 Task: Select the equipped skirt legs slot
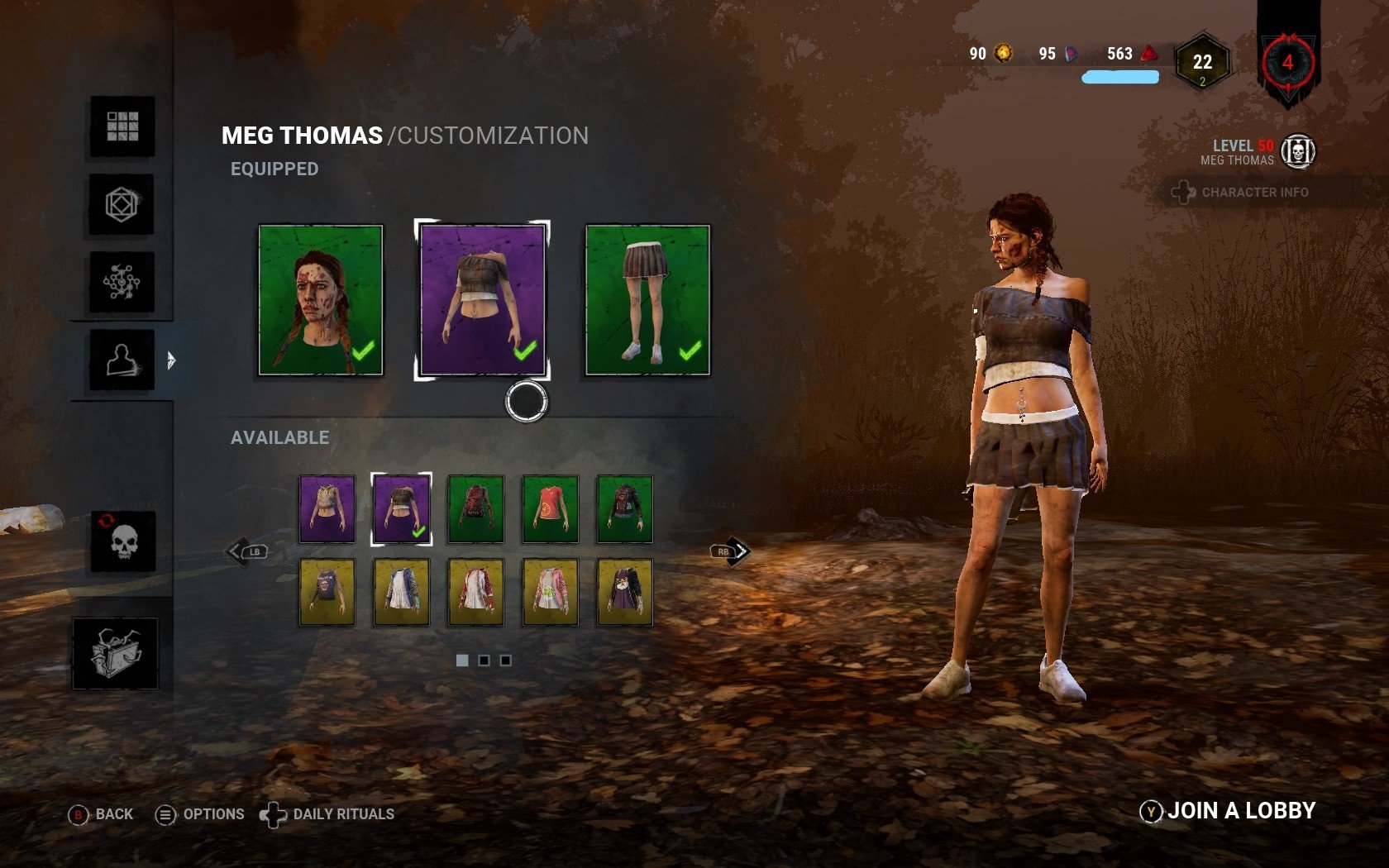647,300
